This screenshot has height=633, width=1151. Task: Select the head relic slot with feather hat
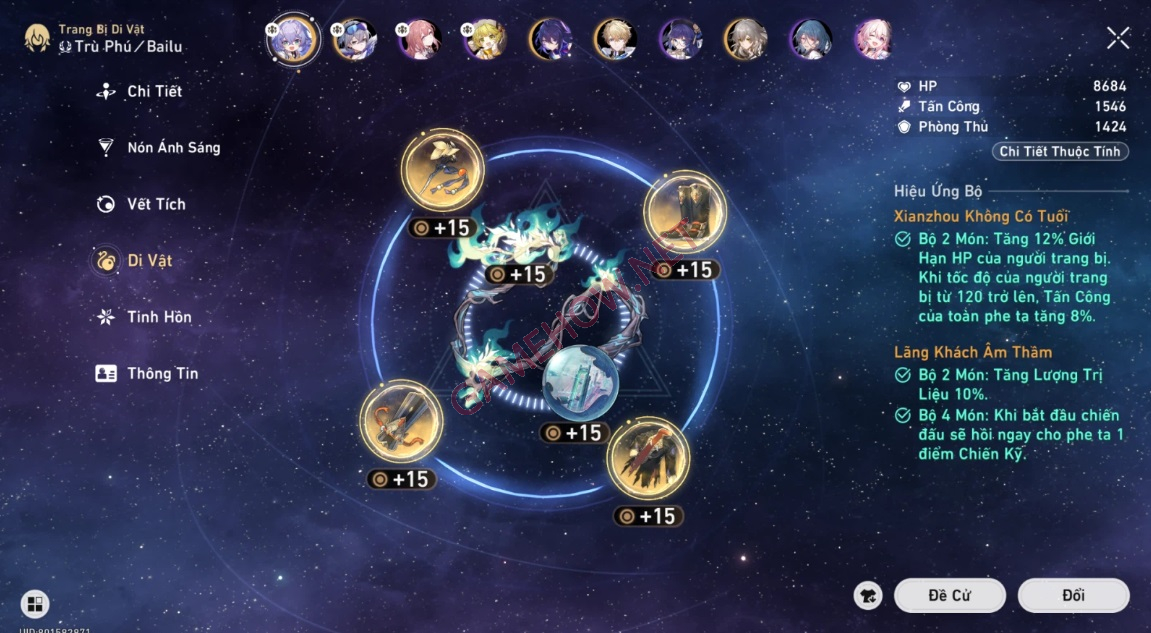[442, 171]
